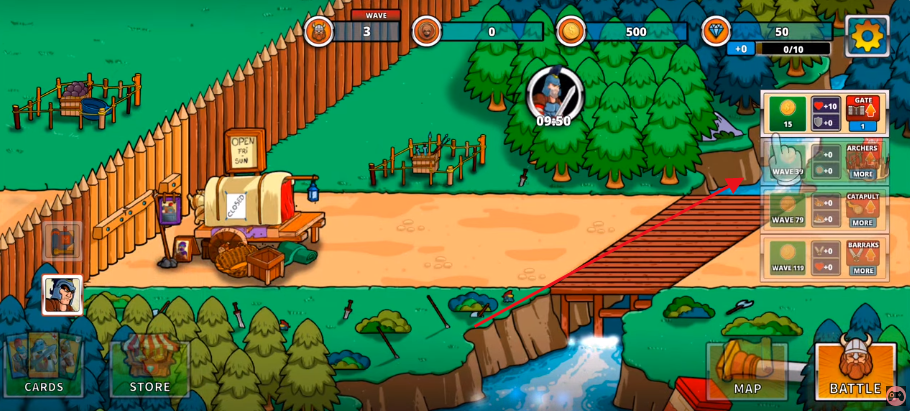Screen dimensions: 910x411
Task: Buy the Gate upgrade for 15 coins
Action: pyautogui.click(x=787, y=113)
